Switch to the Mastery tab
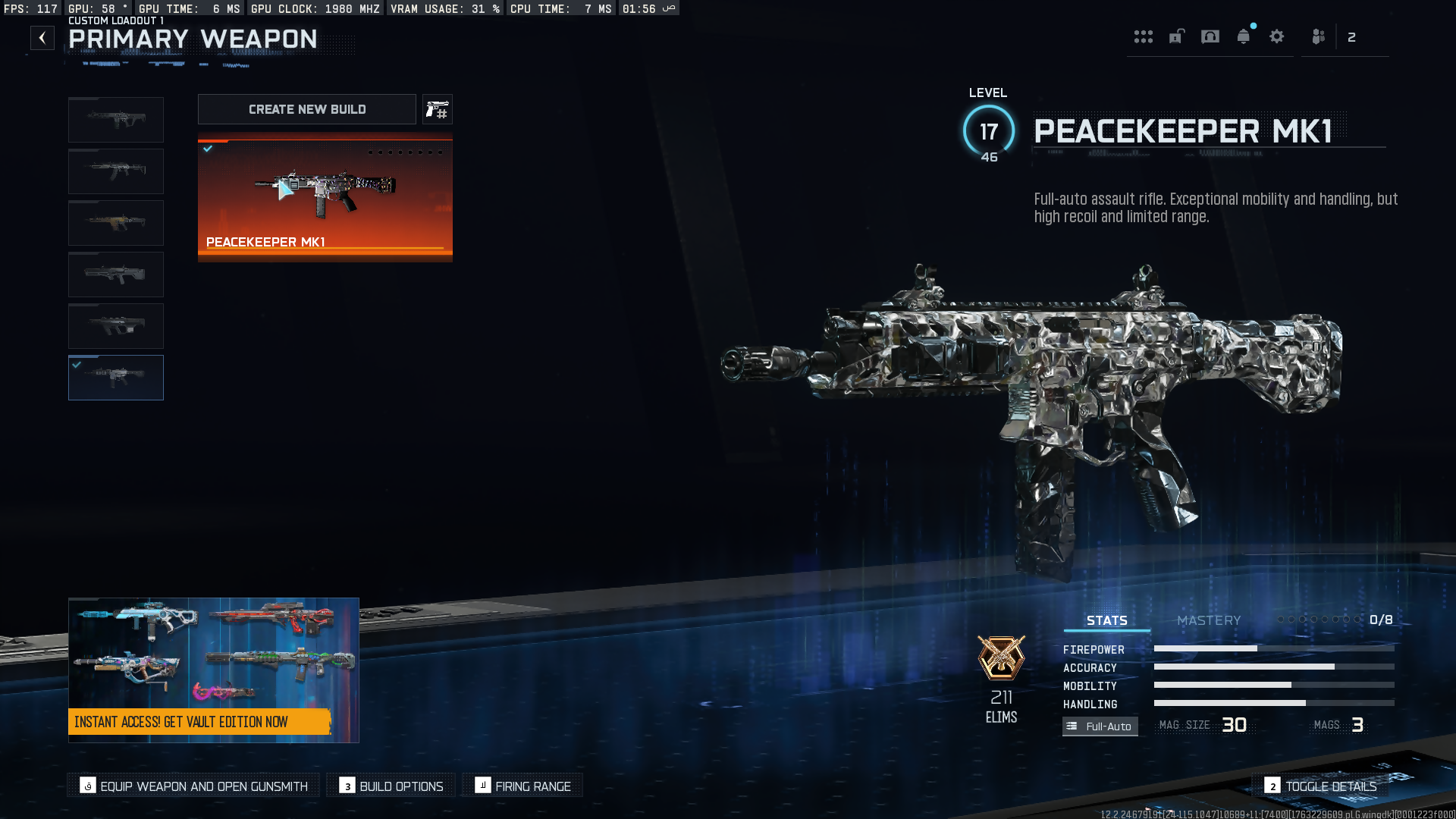The image size is (1456, 819). (1209, 620)
